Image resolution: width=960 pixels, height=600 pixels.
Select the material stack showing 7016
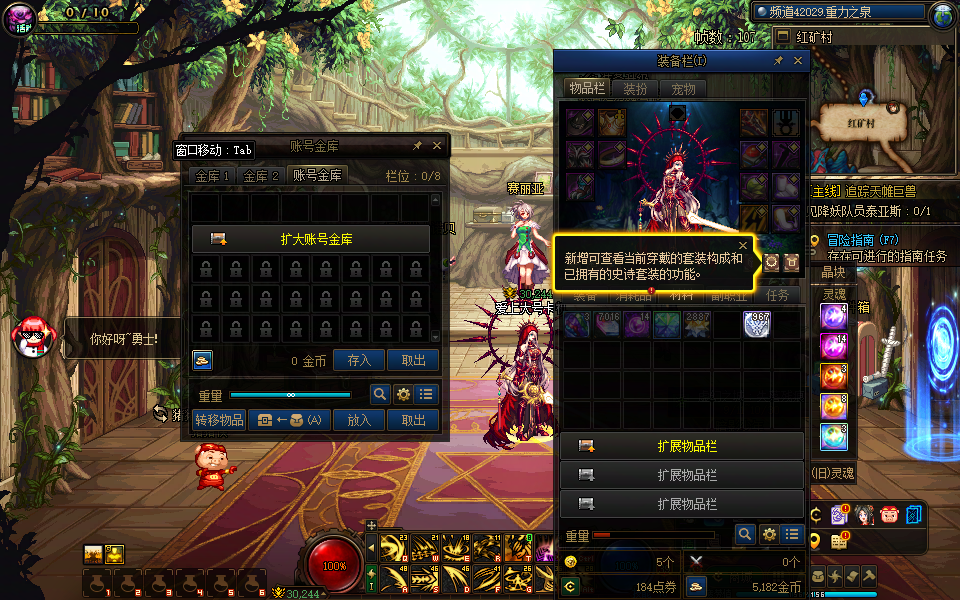[x=607, y=324]
